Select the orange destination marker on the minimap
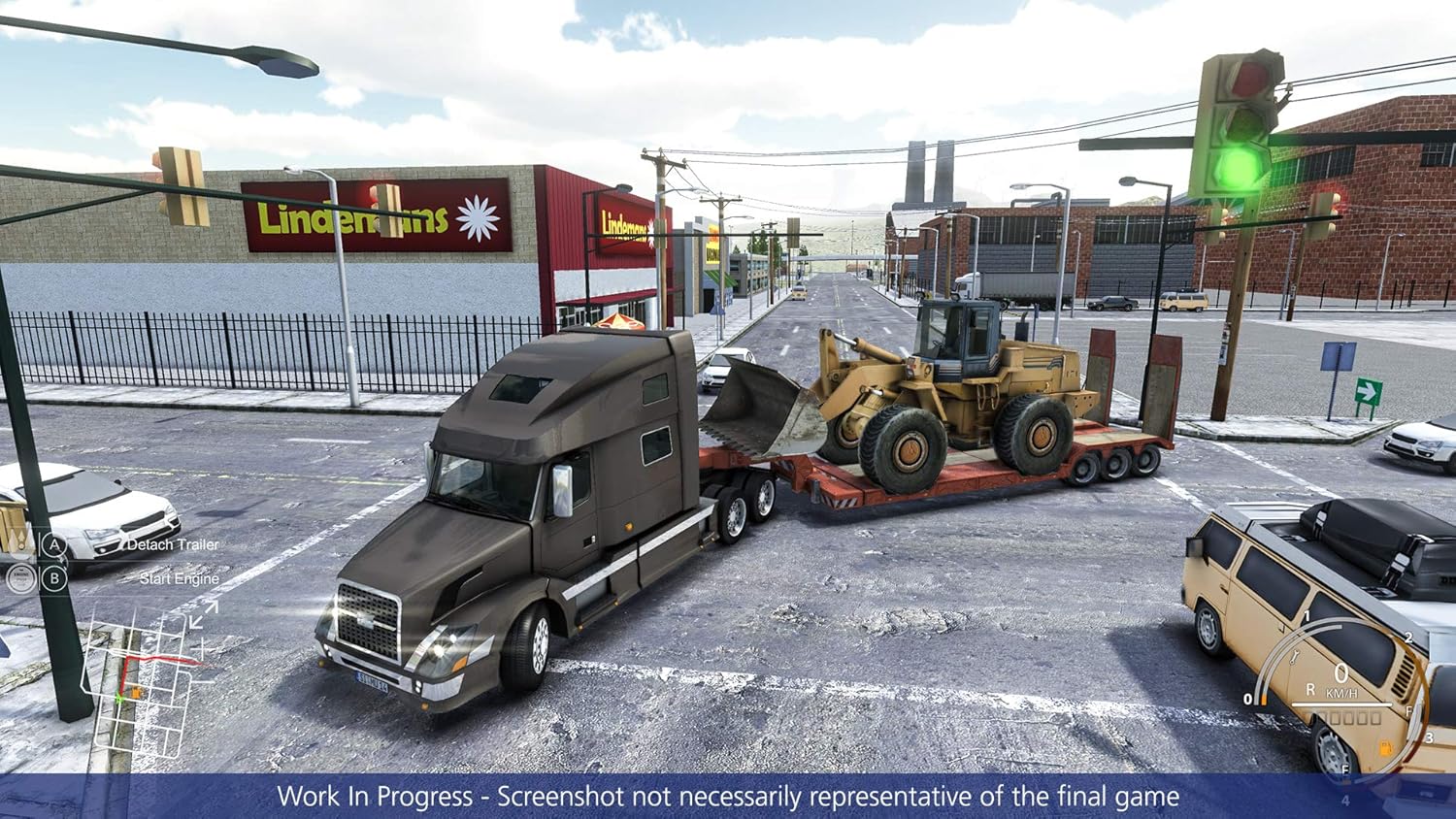The height and width of the screenshot is (819, 1456). point(137,691)
